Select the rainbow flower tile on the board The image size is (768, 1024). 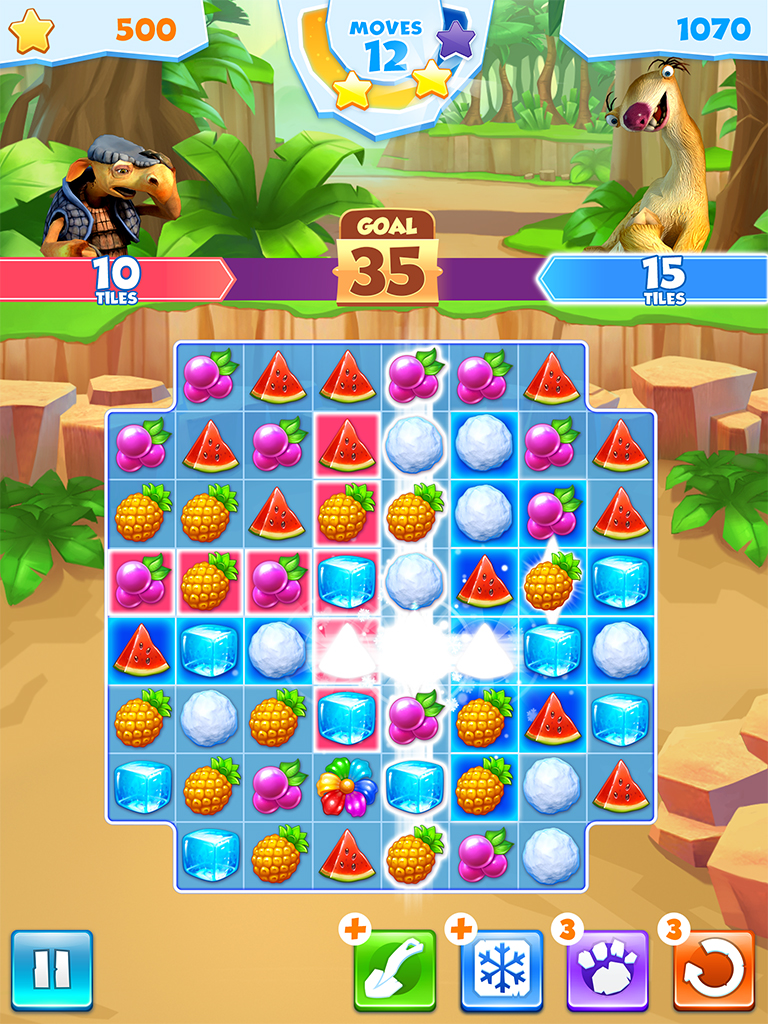(346, 786)
